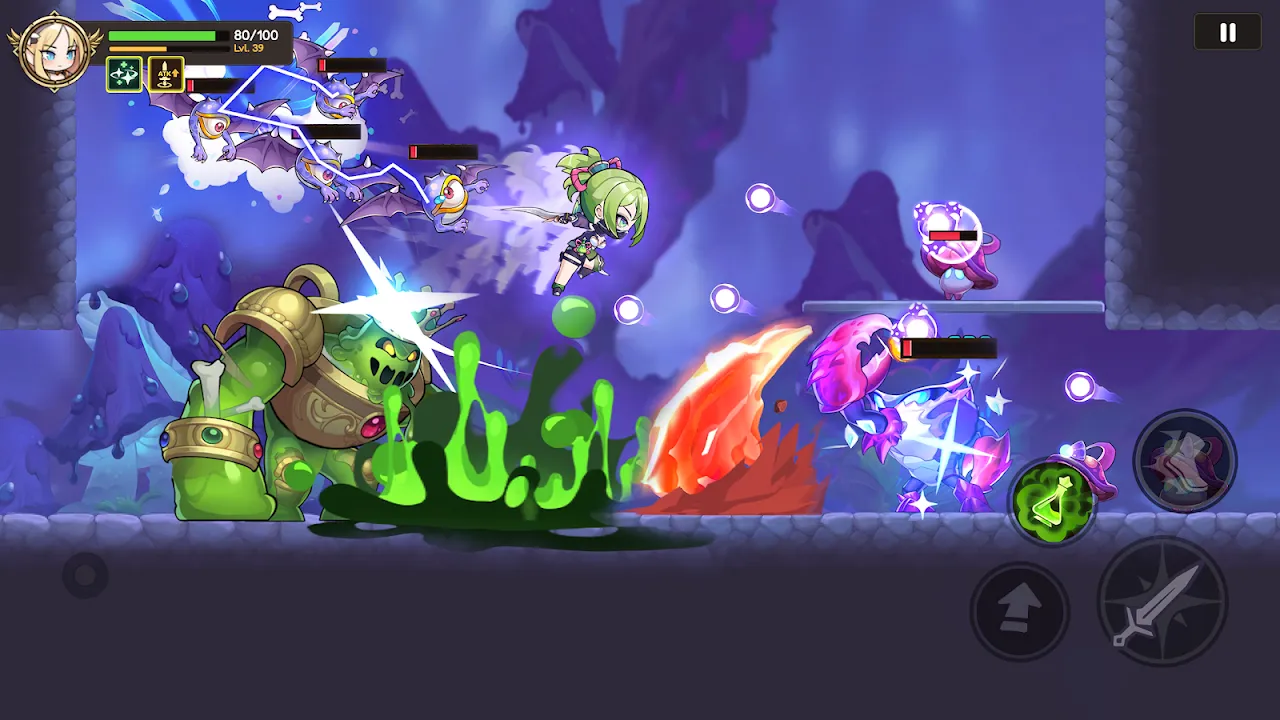Use the dimmed witch hat skill button
Image resolution: width=1280 pixels, height=720 pixels.
(x=1185, y=461)
